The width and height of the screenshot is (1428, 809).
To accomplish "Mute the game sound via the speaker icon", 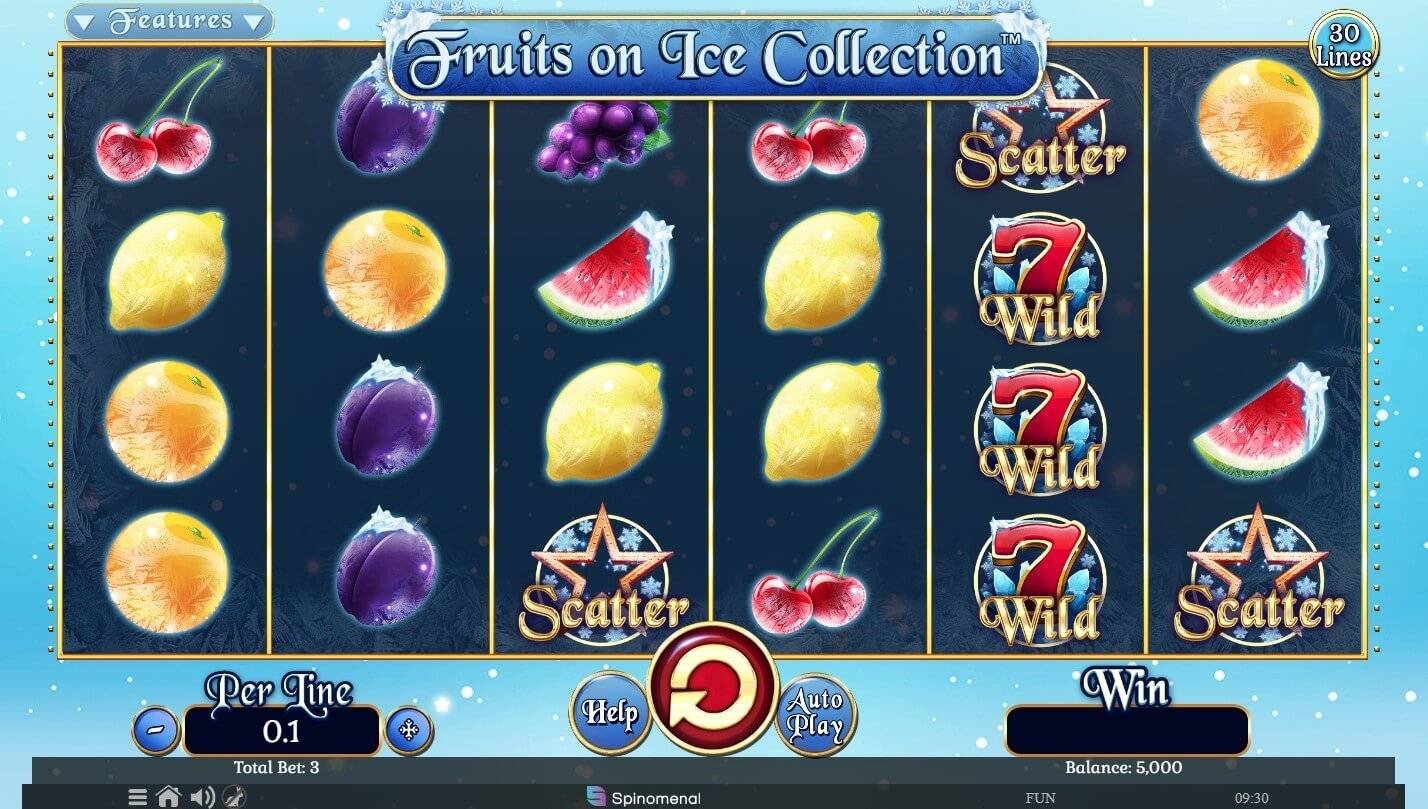I will [203, 797].
